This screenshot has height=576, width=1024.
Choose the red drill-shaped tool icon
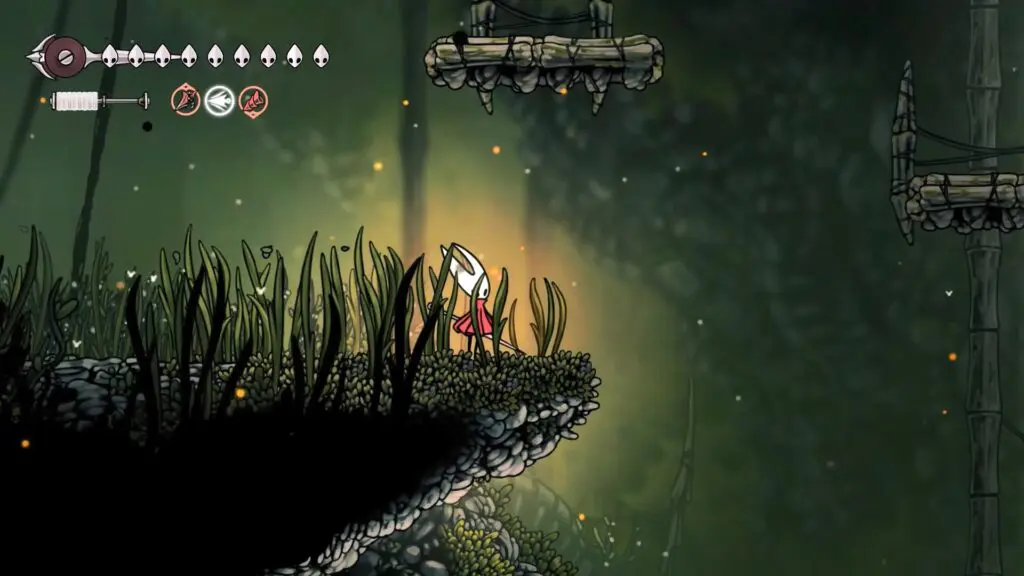[253, 100]
